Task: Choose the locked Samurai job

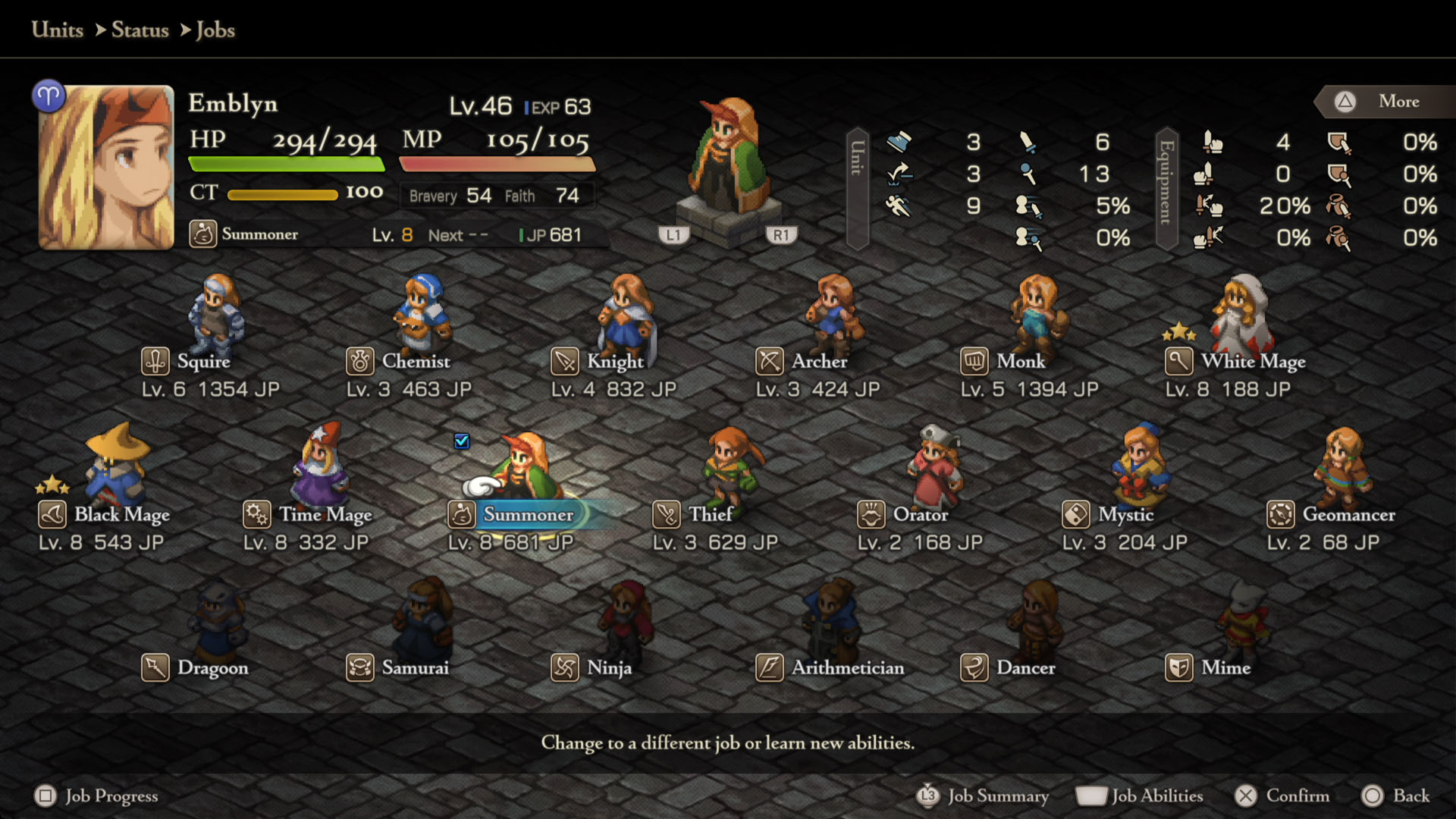Action: click(x=415, y=667)
